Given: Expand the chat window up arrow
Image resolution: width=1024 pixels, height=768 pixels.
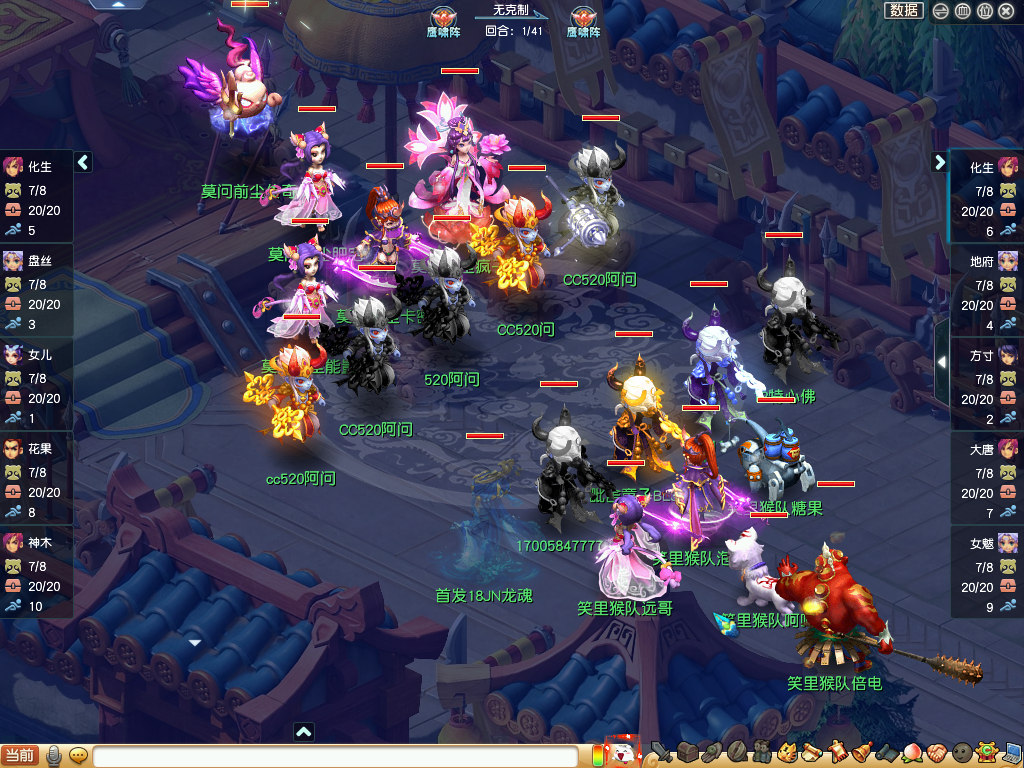Looking at the screenshot, I should pos(304,732).
